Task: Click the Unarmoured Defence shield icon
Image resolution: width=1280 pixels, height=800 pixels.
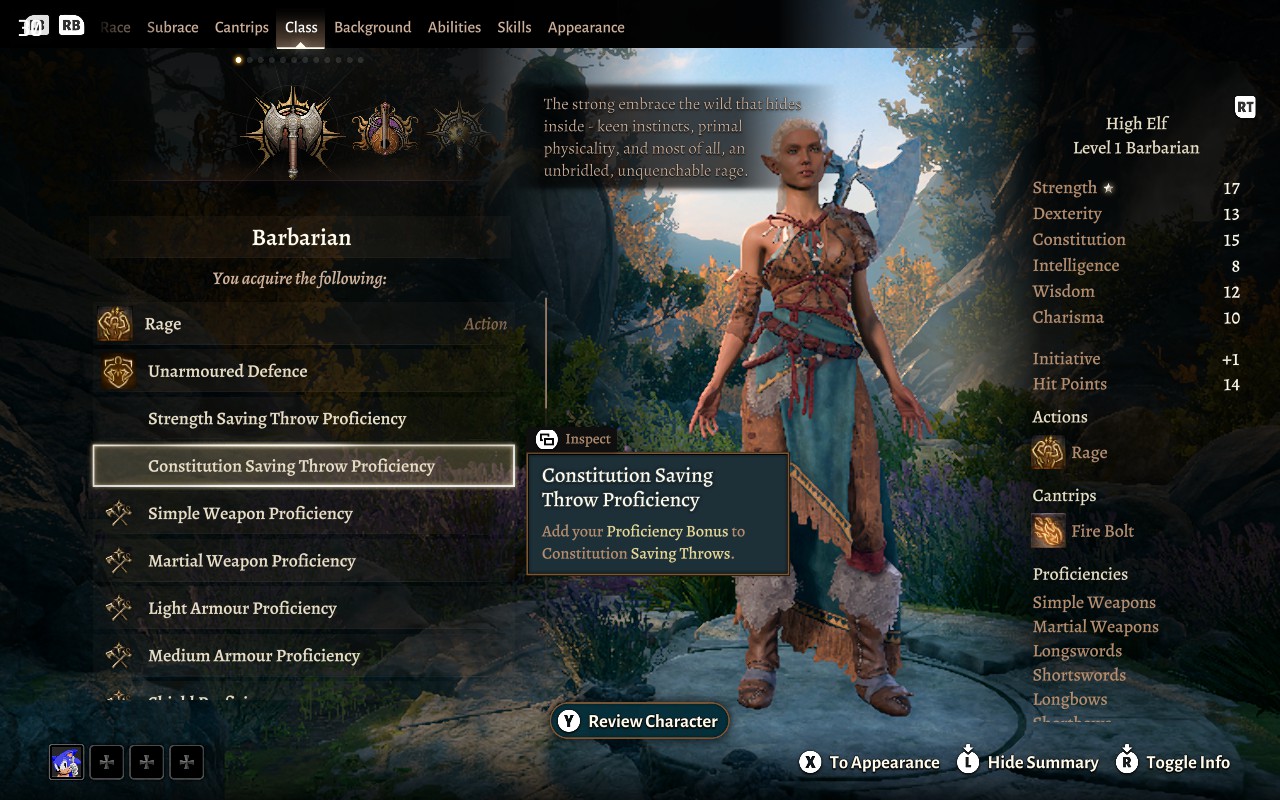Action: point(119,370)
